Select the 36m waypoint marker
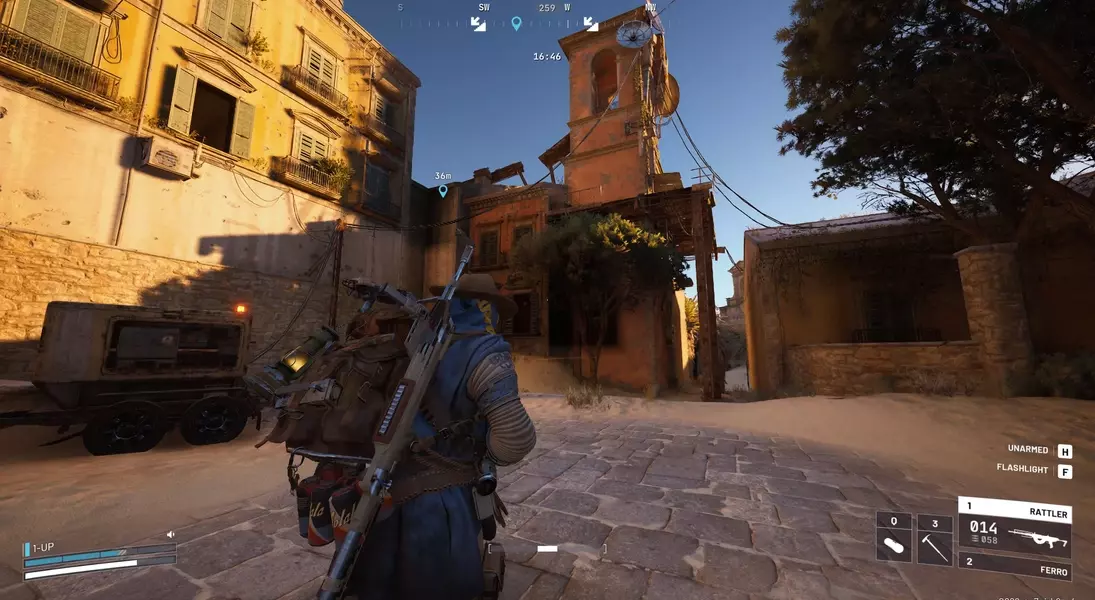The image size is (1095, 600). 443,190
